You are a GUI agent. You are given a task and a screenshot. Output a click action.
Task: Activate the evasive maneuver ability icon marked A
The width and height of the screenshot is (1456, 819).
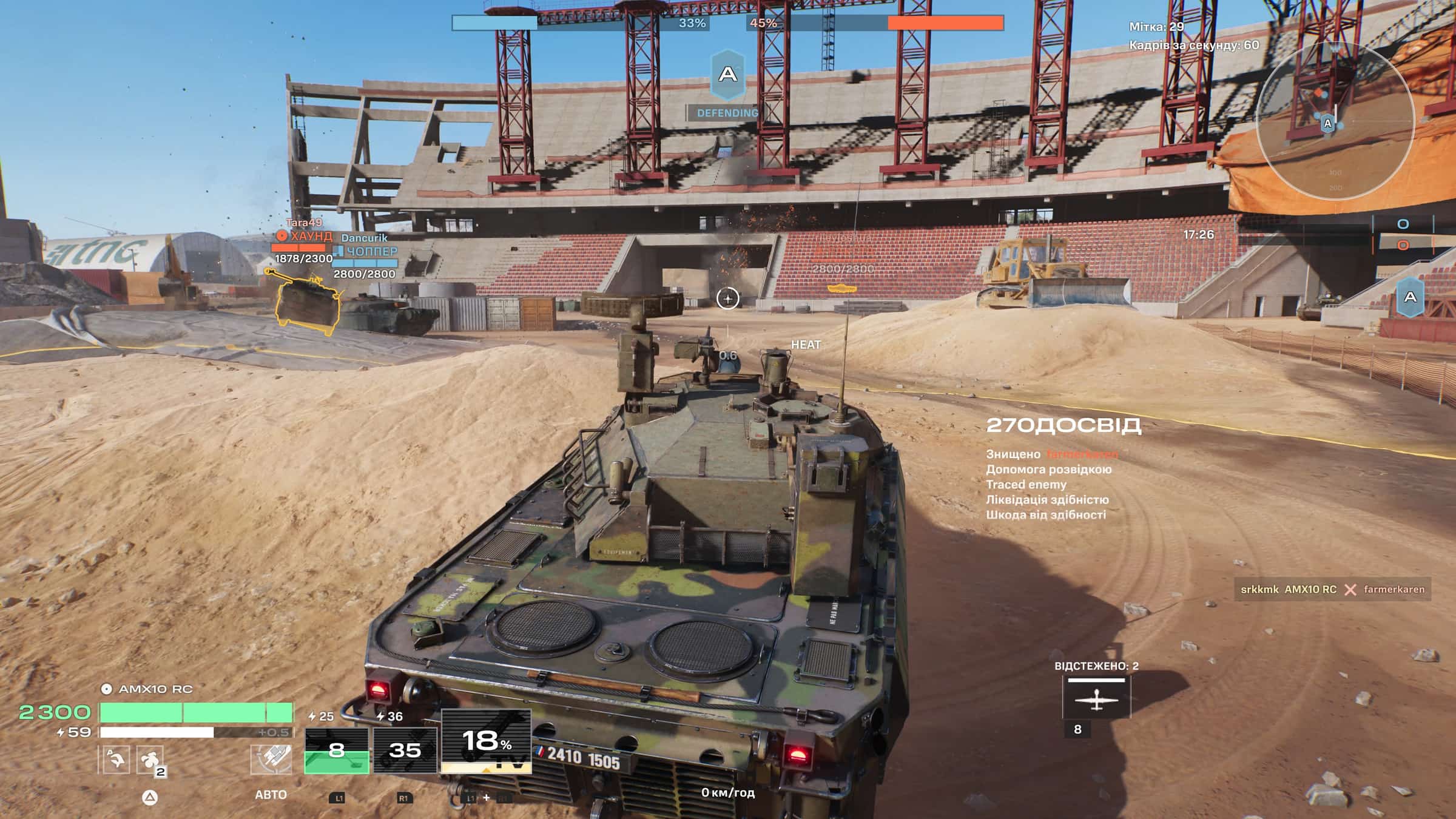click(115, 760)
